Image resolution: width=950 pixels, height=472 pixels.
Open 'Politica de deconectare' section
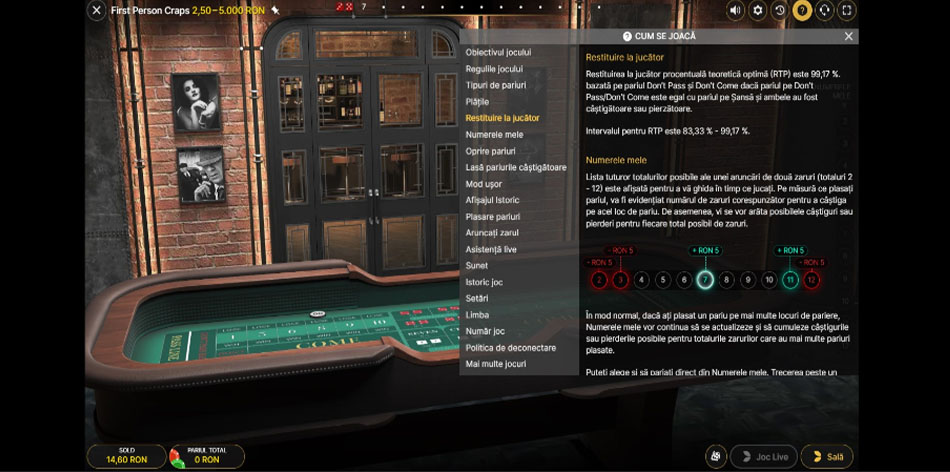tap(510, 348)
